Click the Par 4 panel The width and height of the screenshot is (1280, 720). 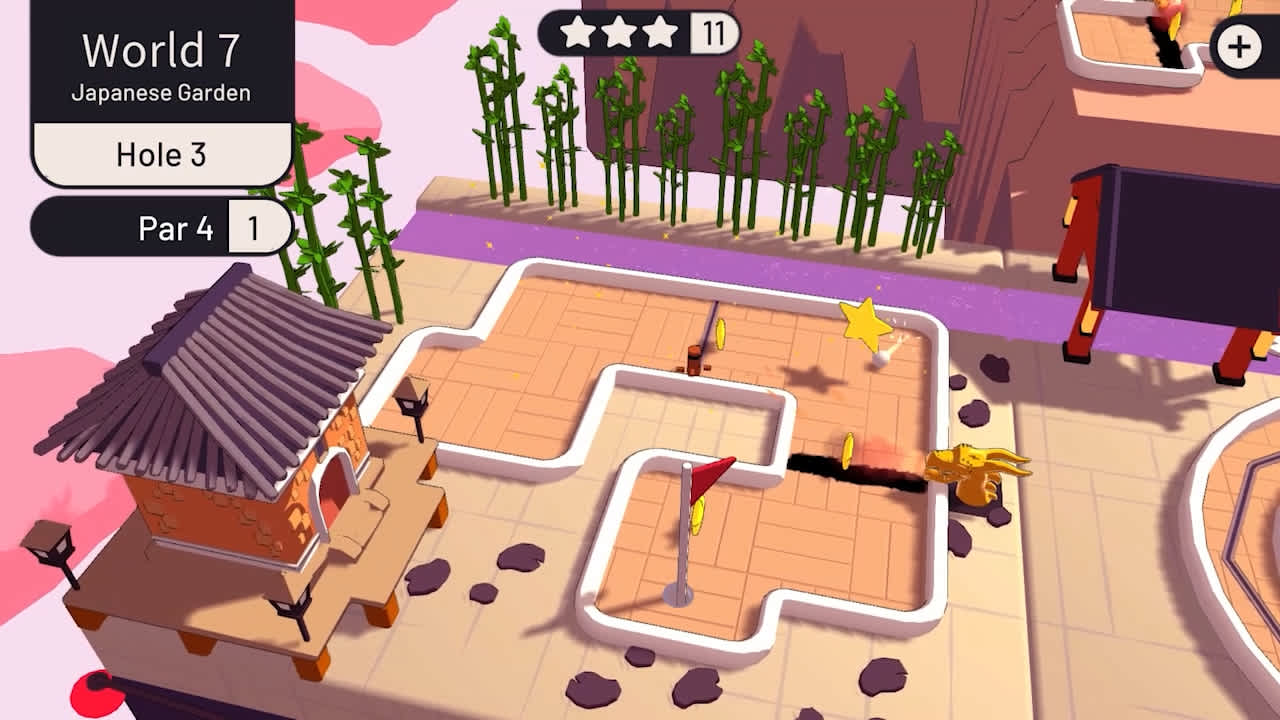(175, 228)
